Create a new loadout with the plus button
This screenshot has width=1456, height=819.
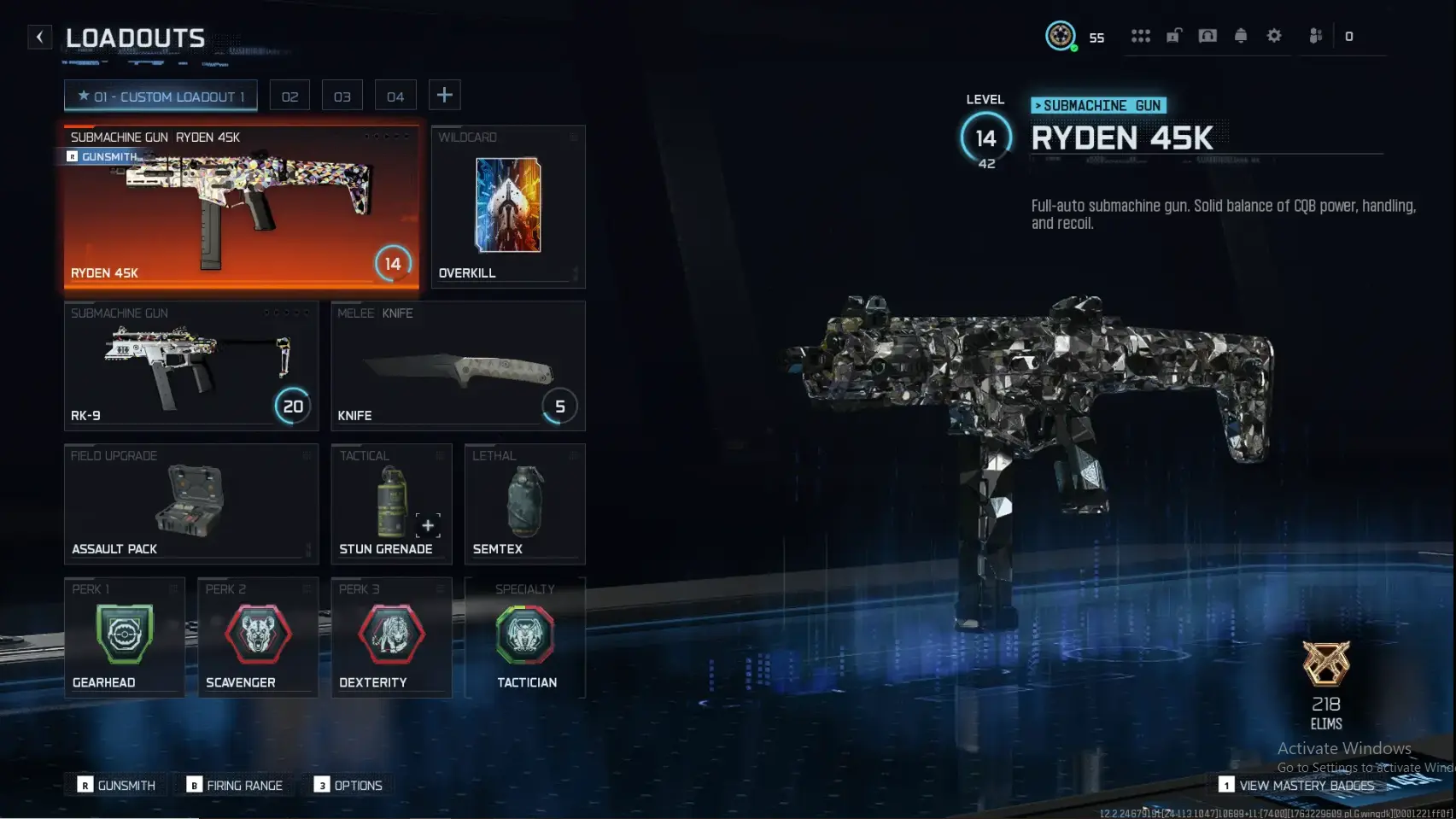click(x=444, y=95)
